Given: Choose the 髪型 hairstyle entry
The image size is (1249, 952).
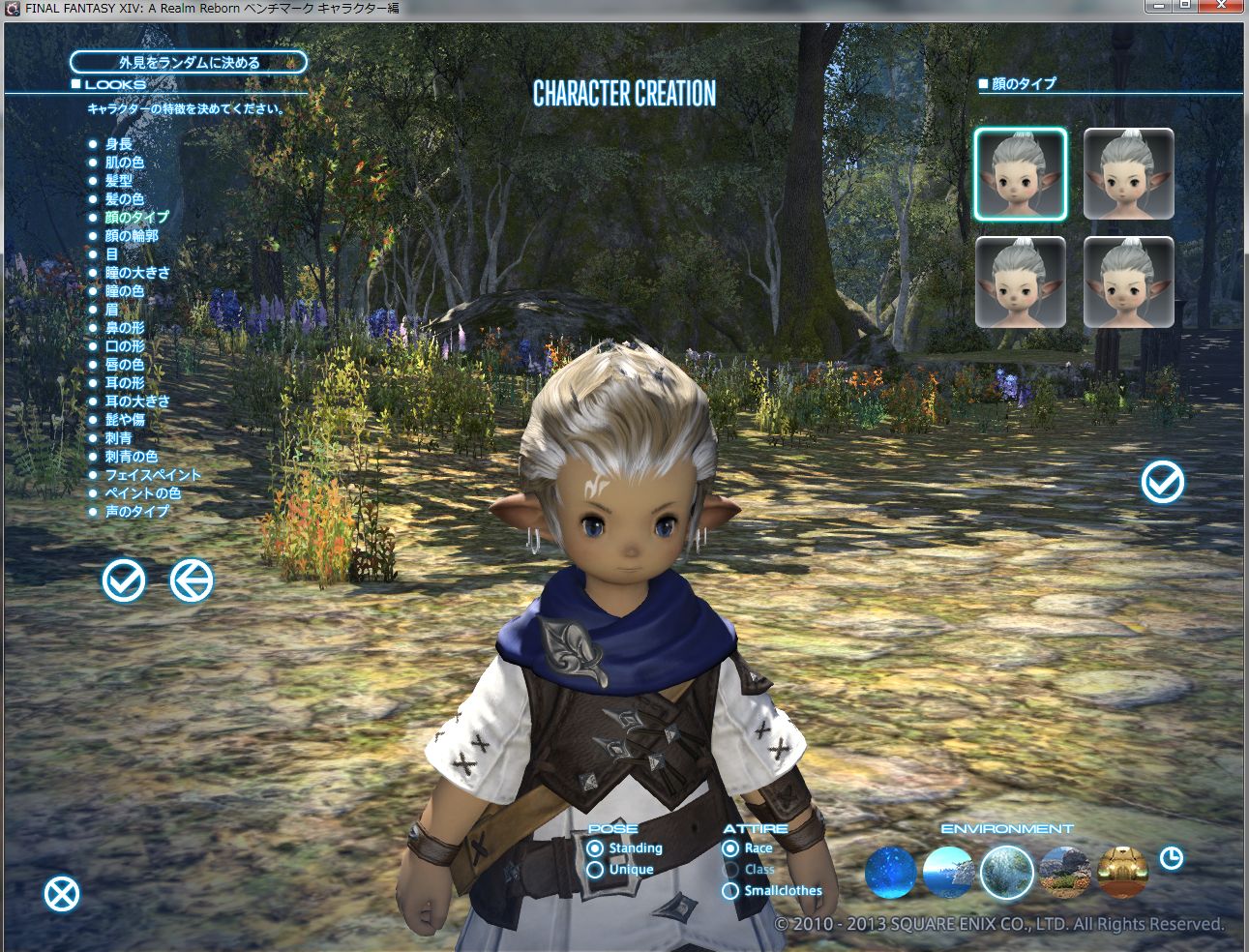Looking at the screenshot, I should [x=119, y=181].
